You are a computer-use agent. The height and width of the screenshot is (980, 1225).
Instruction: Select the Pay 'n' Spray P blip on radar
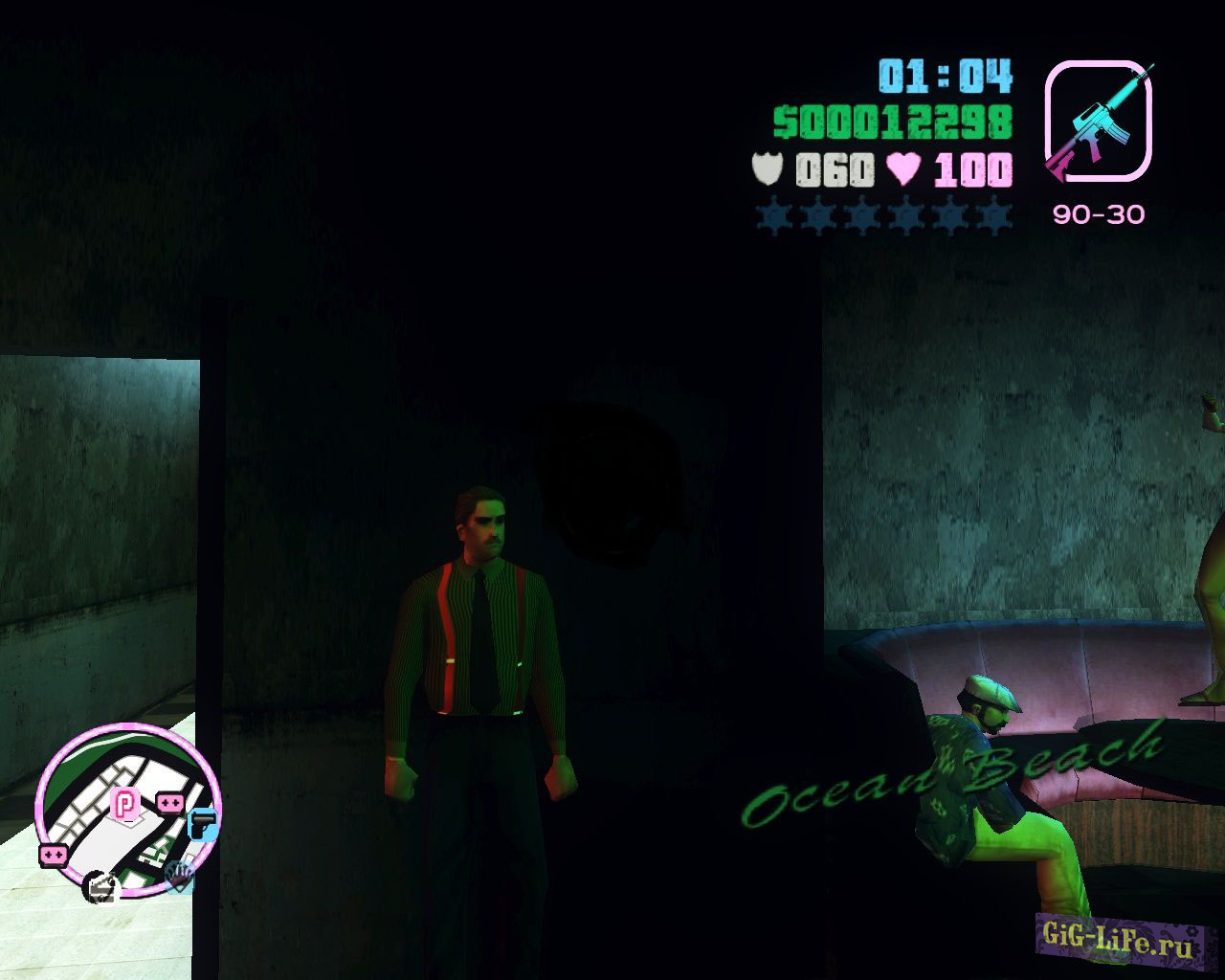coord(125,803)
